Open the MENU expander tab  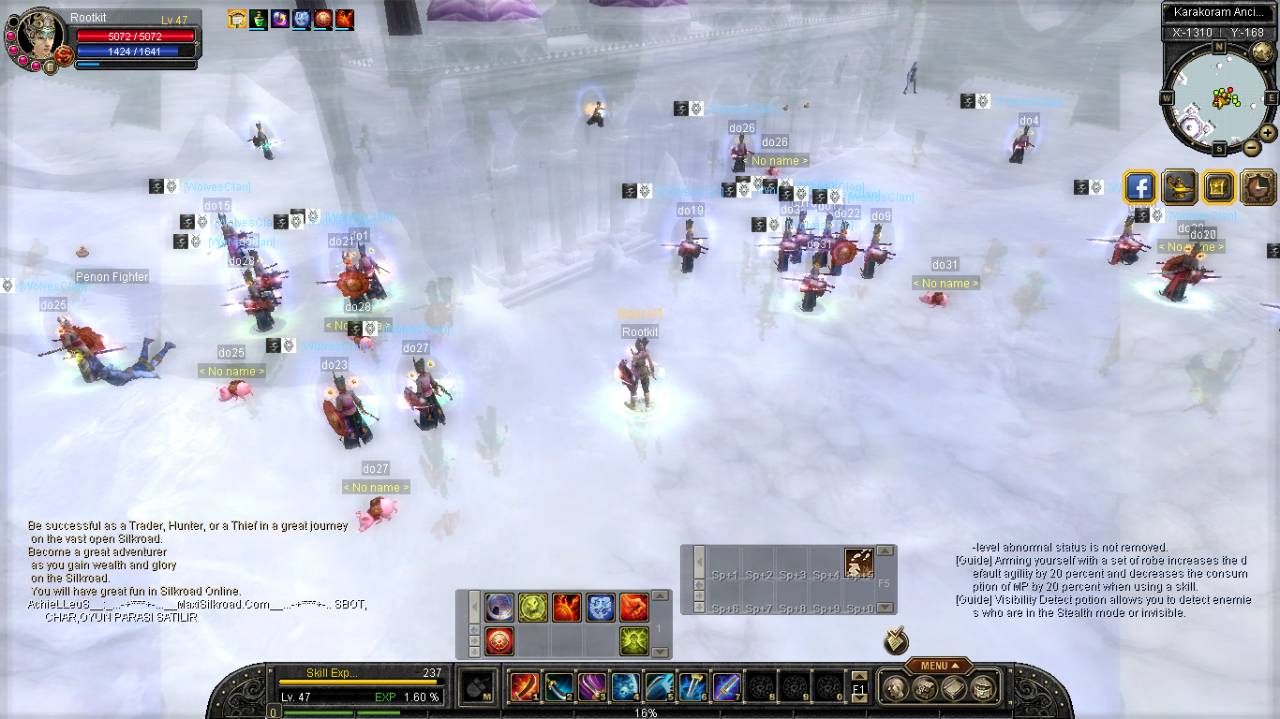coord(939,666)
